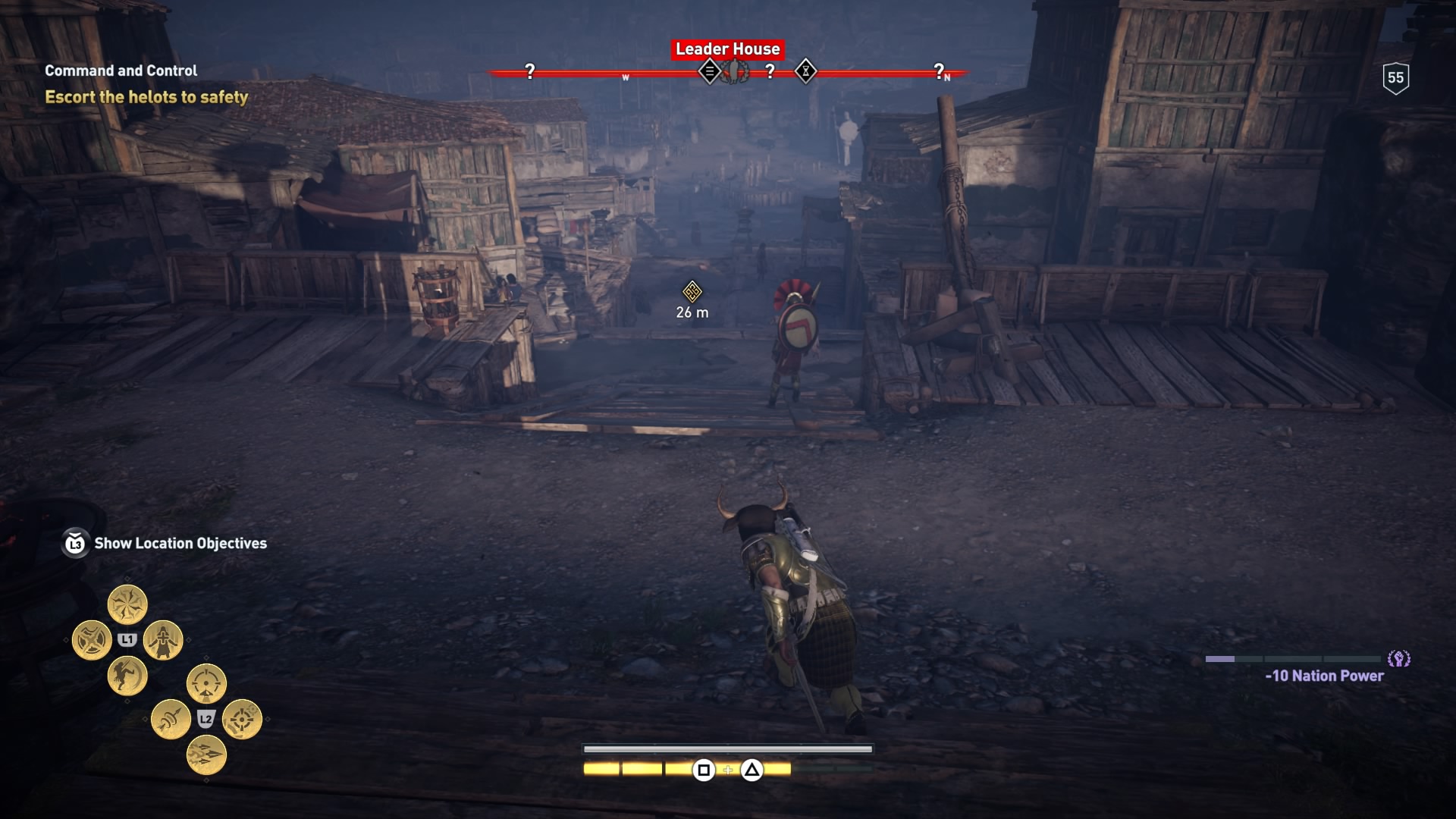The height and width of the screenshot is (819, 1456).
Task: Click the Leader House title banner
Action: [x=728, y=49]
